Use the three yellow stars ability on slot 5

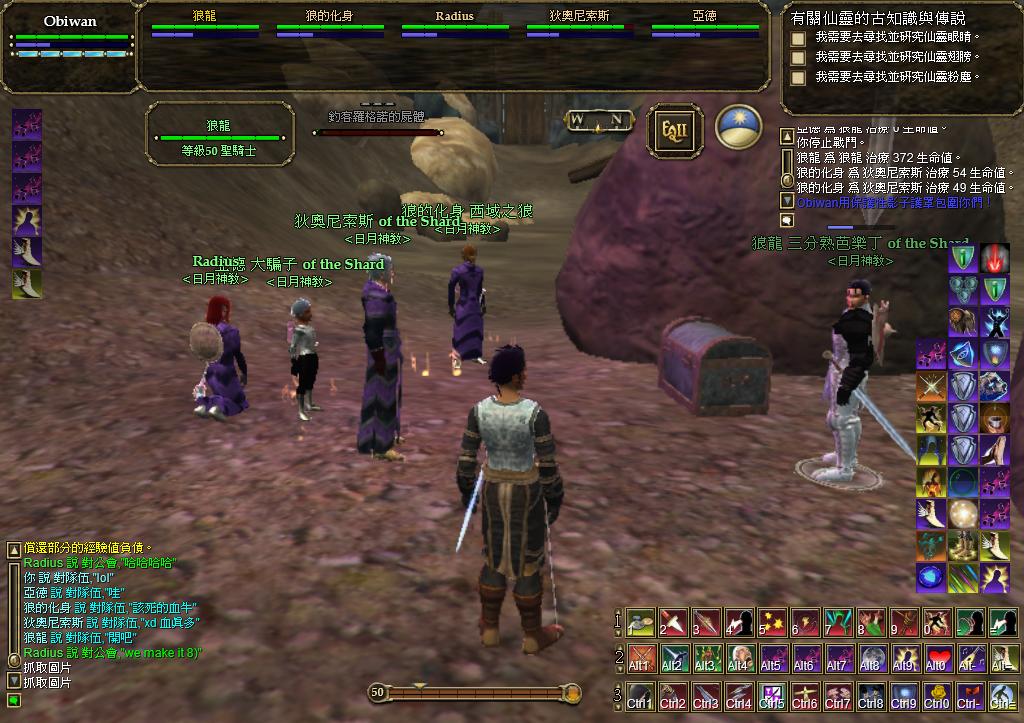772,623
